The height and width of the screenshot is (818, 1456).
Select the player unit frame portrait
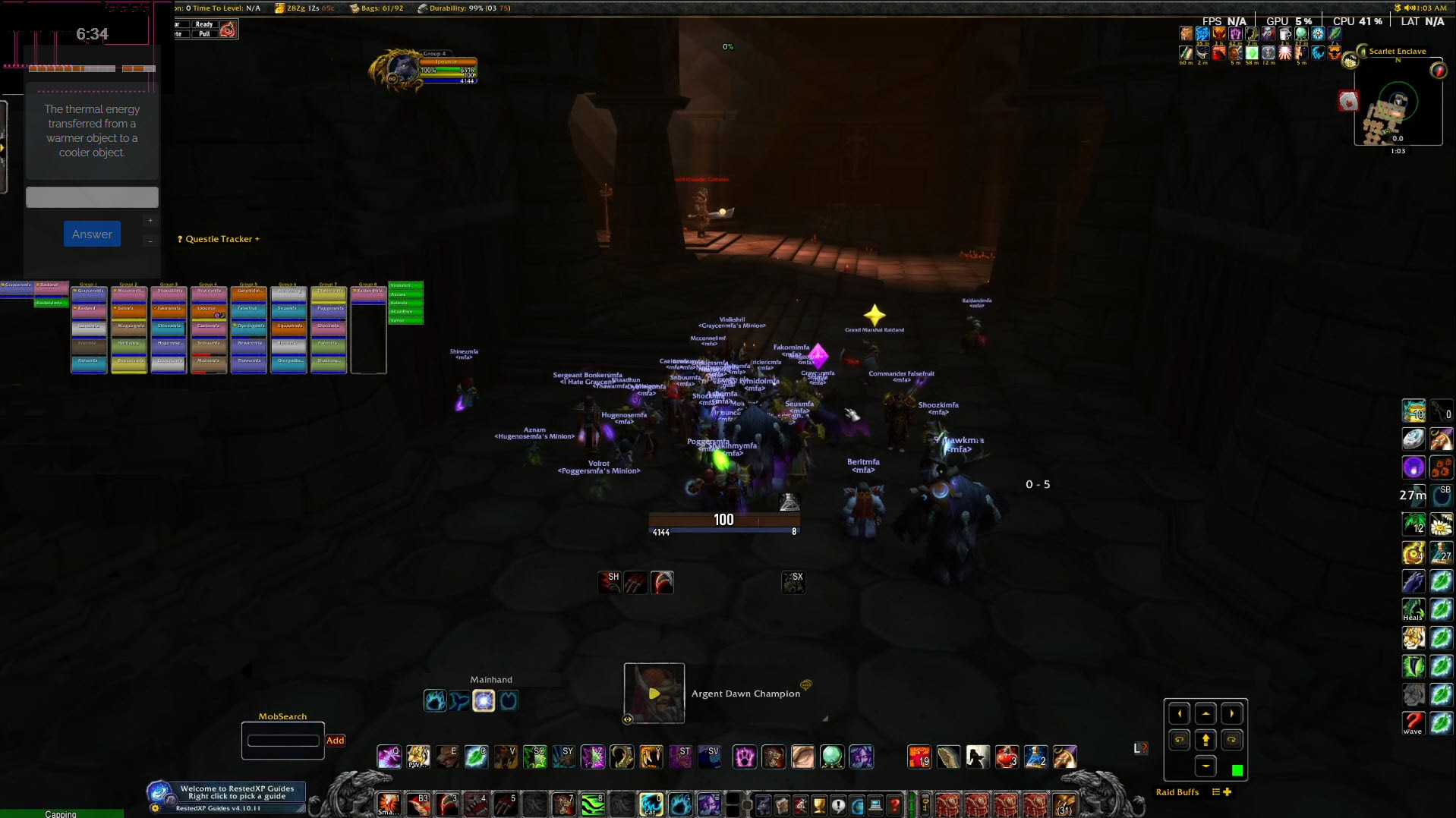[402, 71]
